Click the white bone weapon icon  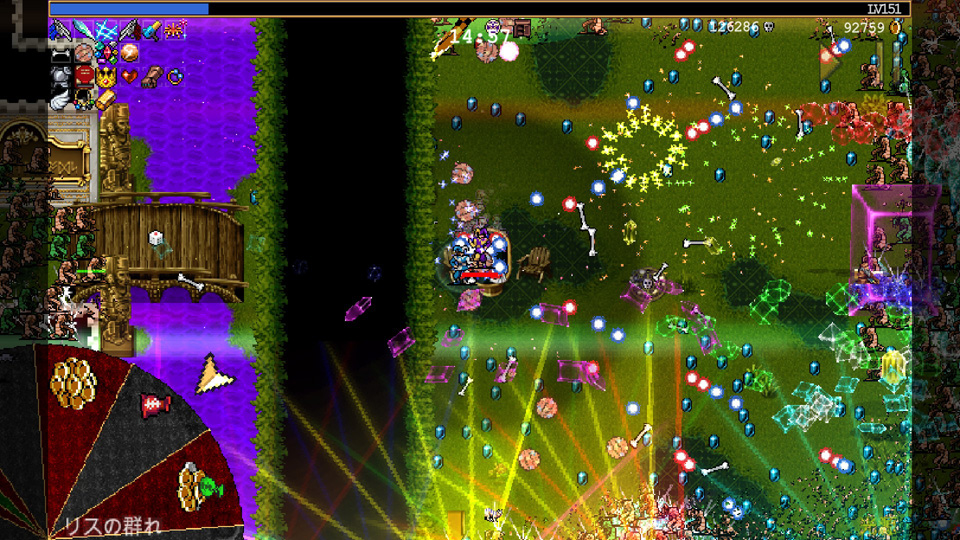(60, 53)
